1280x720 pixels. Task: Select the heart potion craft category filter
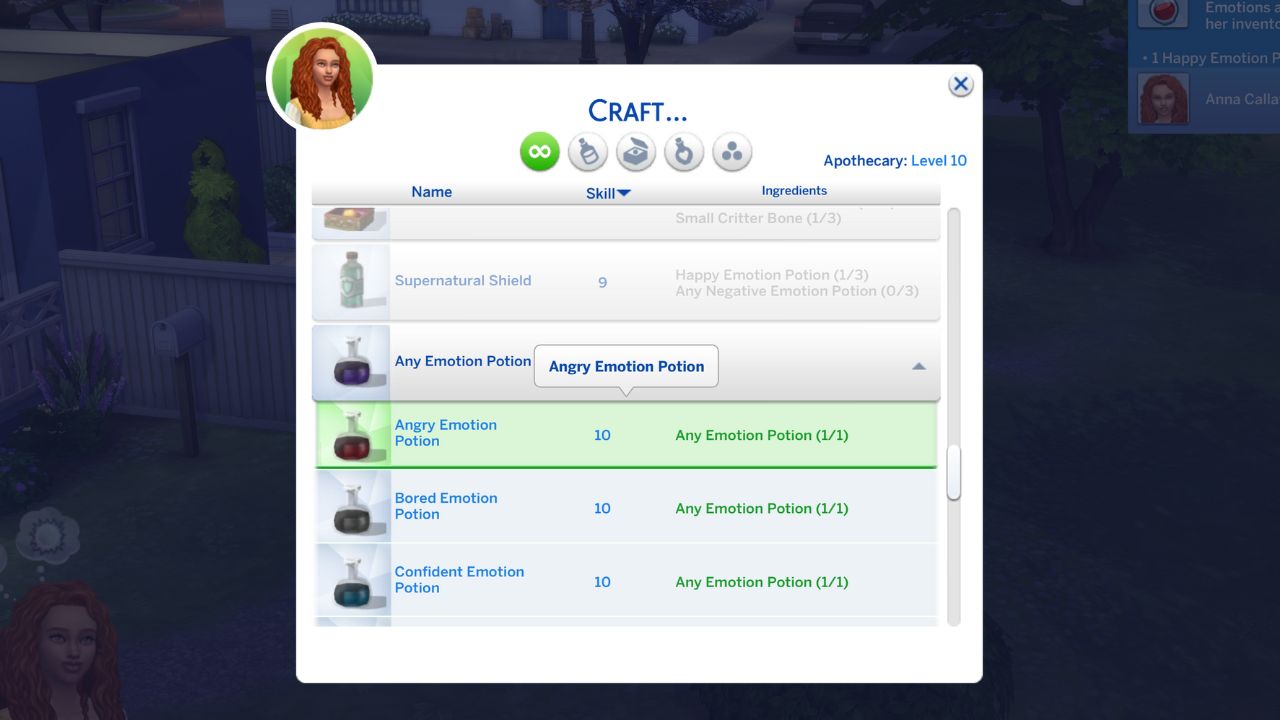tap(683, 151)
